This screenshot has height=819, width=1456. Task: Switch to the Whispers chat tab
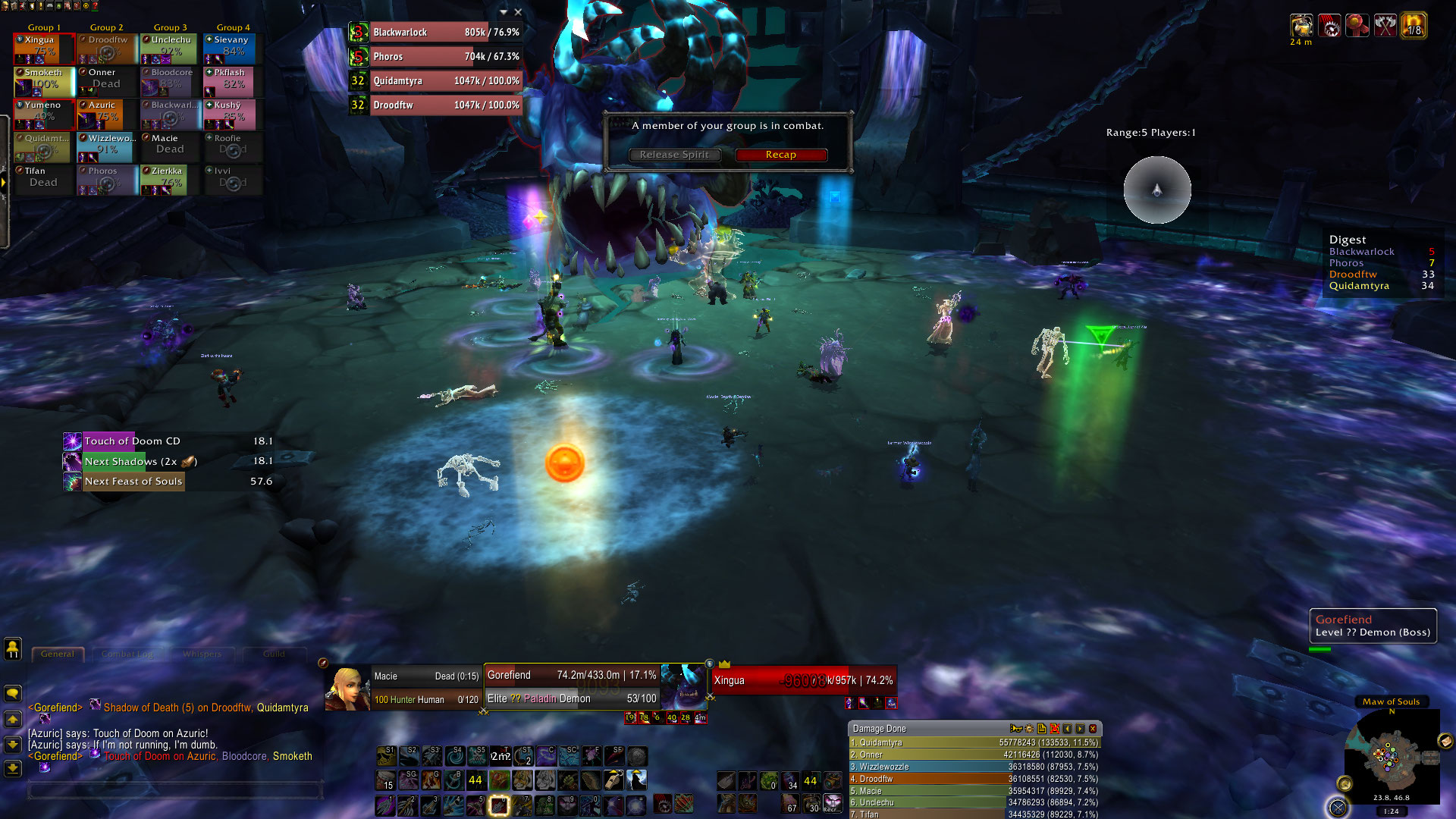pyautogui.click(x=202, y=654)
